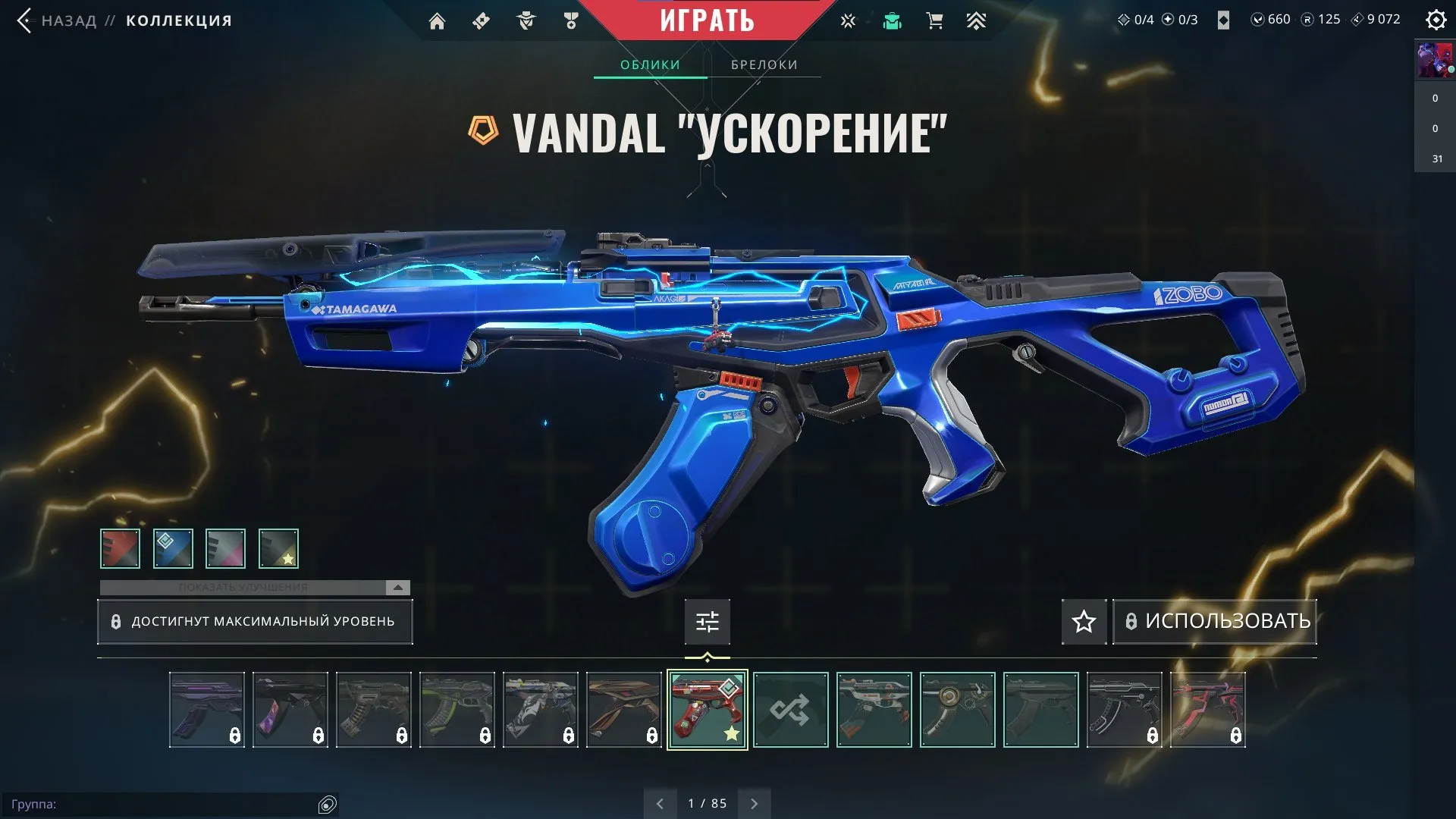
Task: Open the Battlepass ticket icon
Action: 480,20
